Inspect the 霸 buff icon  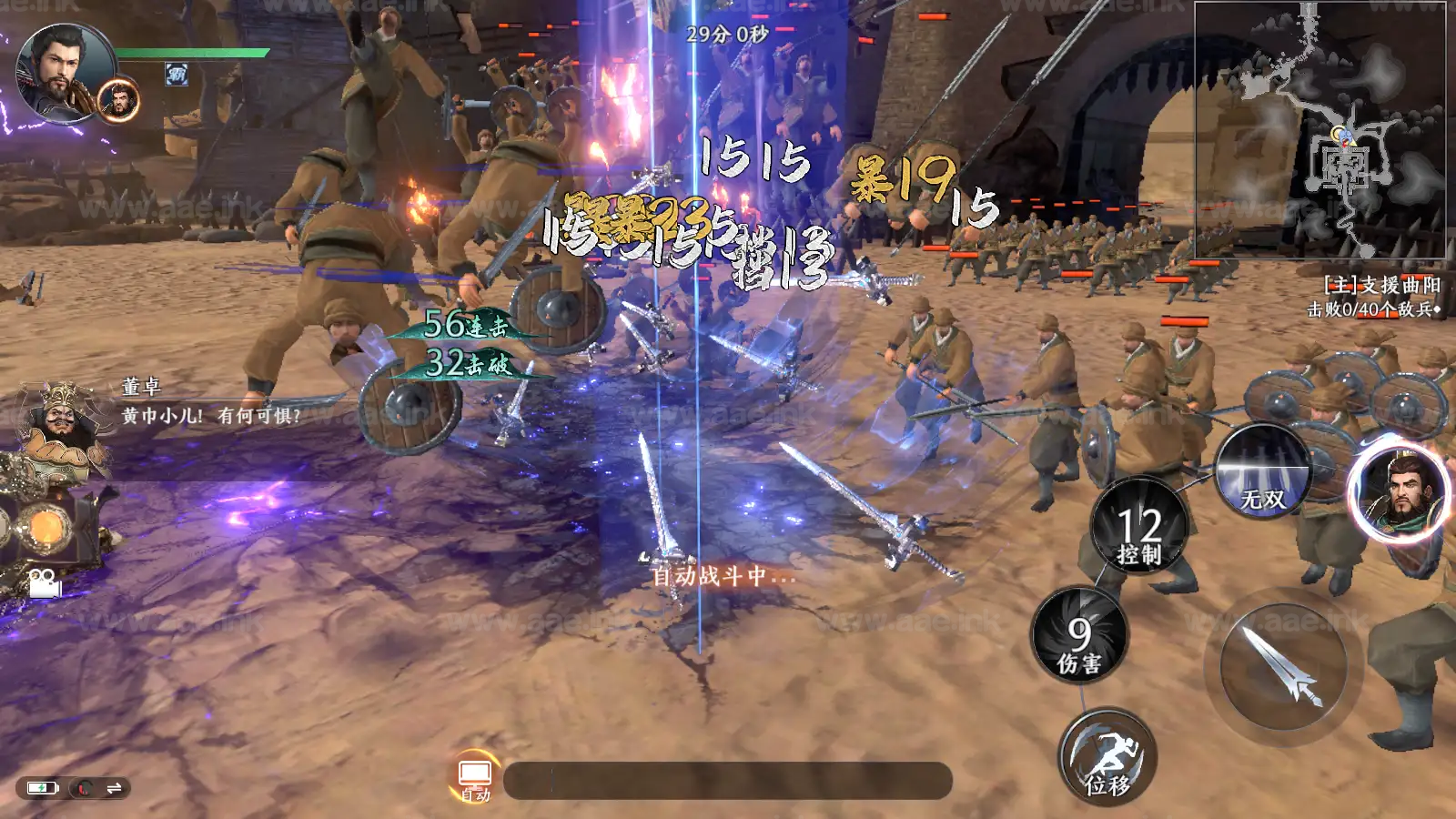point(177,75)
